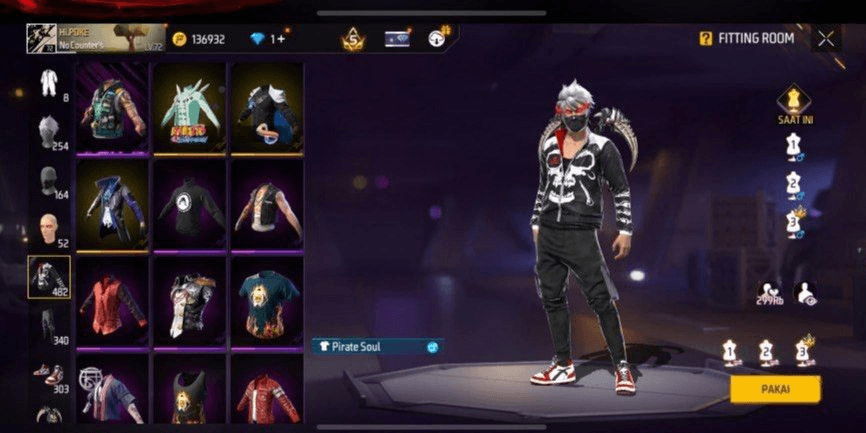Tap the icon beside the Pirate Soul label
866x433 pixels.
(432, 346)
